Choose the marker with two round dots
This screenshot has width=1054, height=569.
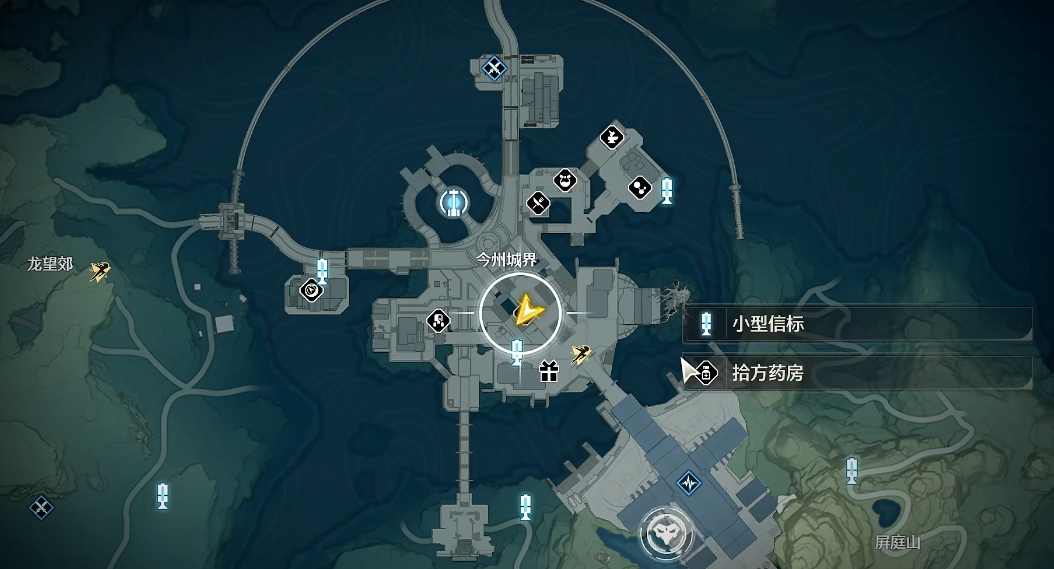click(x=639, y=187)
